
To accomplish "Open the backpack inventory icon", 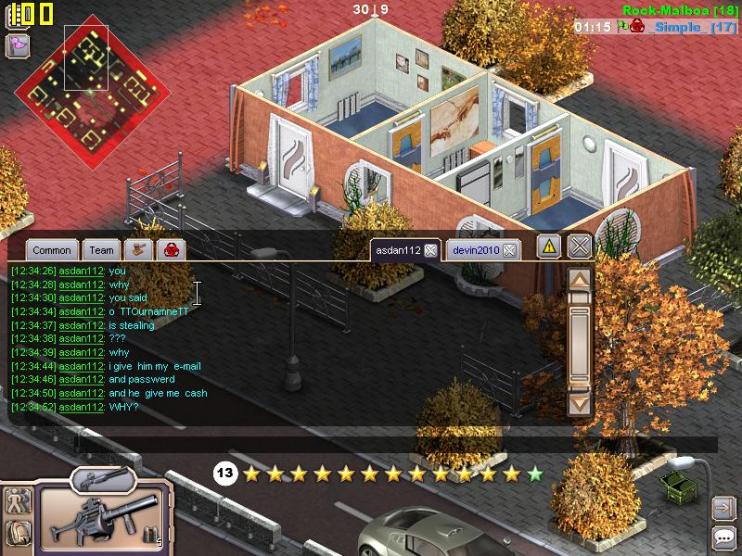I will click(x=19, y=534).
